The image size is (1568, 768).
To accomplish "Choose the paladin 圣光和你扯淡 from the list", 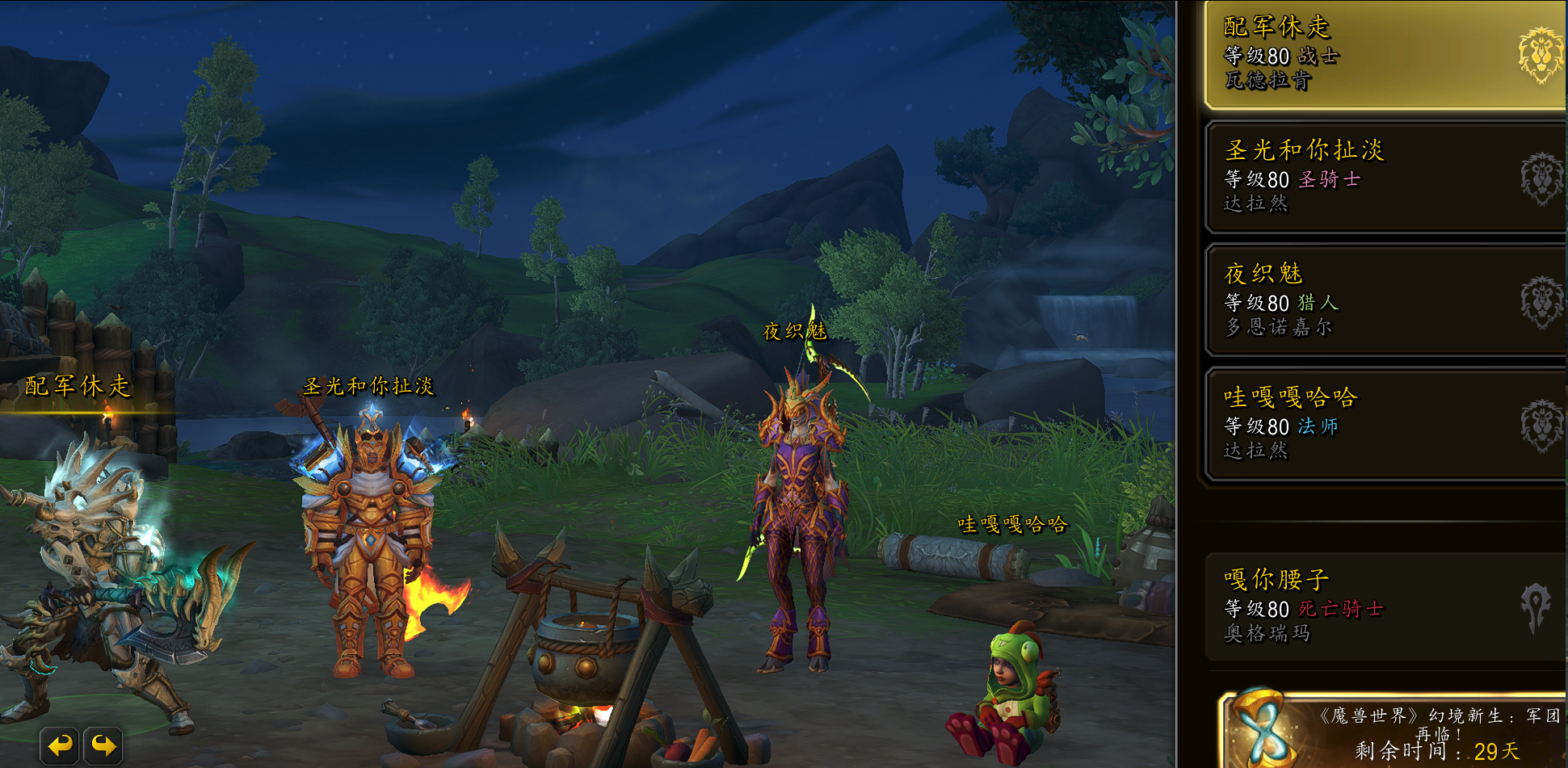I will tap(1381, 178).
